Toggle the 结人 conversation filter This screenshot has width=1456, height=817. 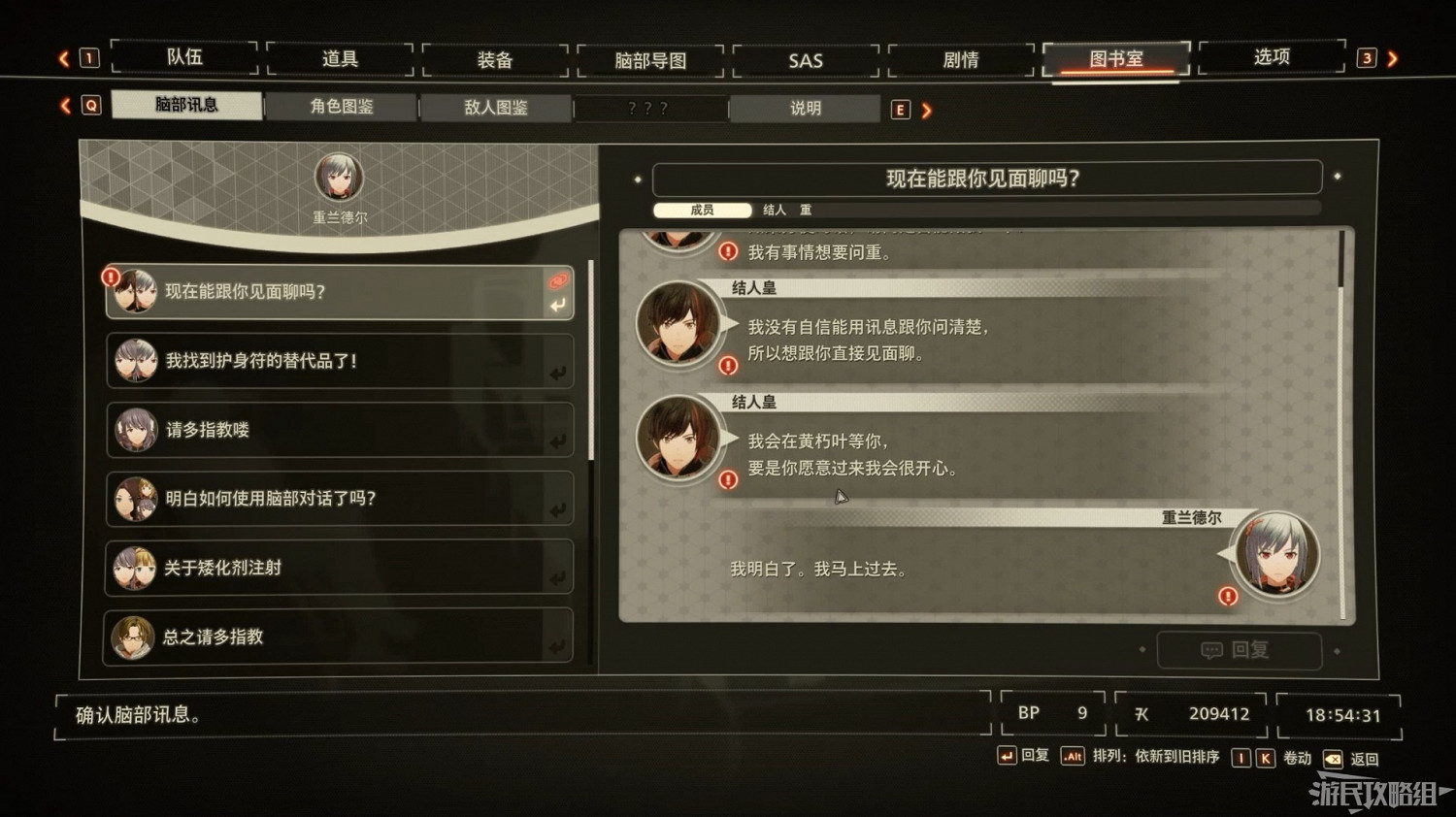(x=774, y=211)
